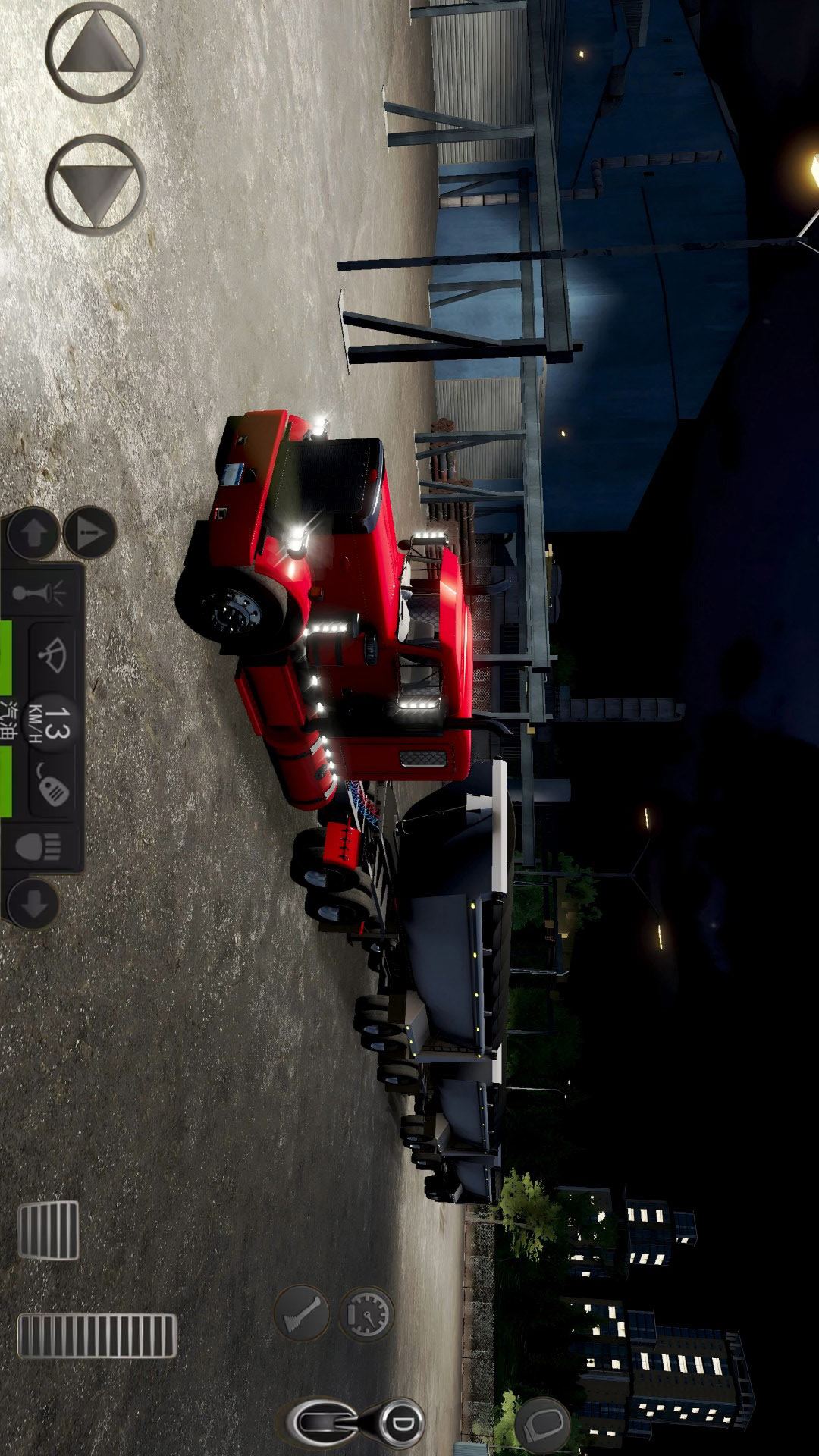This screenshot has width=819, height=1456.
Task: Tap the large downward-pointing triangle steering button
Action: 95,184
